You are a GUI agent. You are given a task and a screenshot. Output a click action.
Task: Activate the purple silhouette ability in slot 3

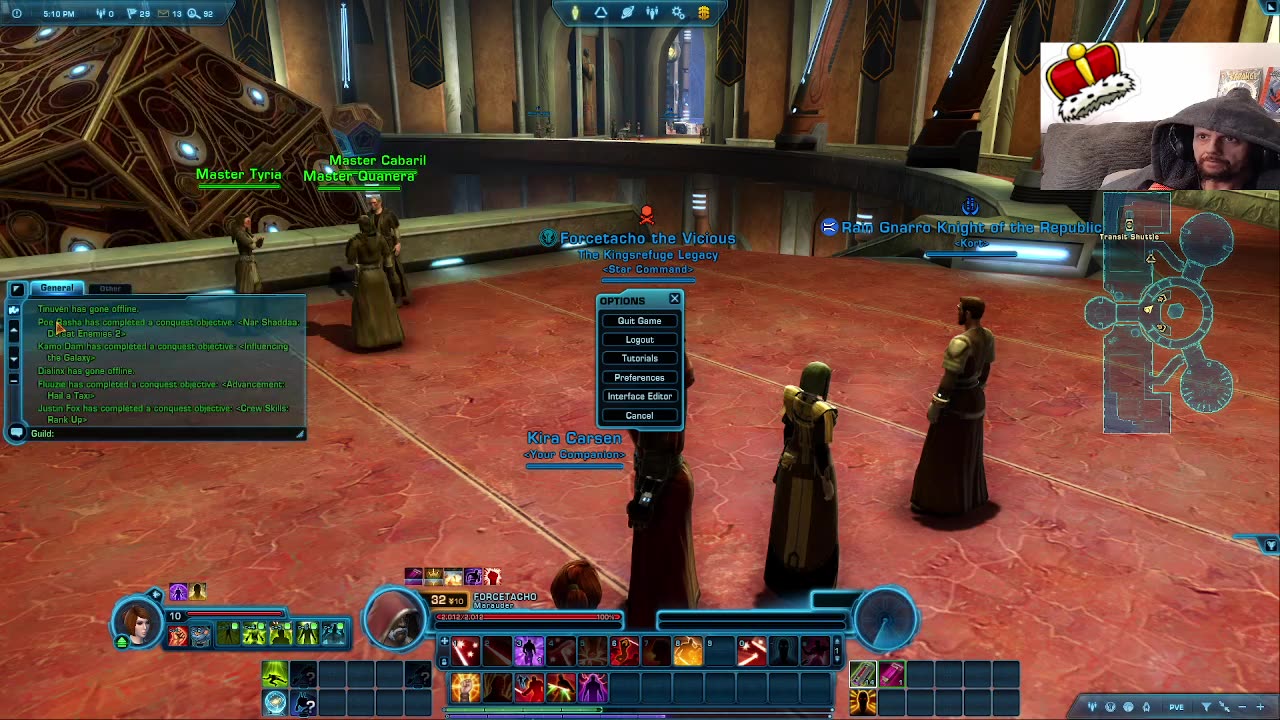point(529,652)
